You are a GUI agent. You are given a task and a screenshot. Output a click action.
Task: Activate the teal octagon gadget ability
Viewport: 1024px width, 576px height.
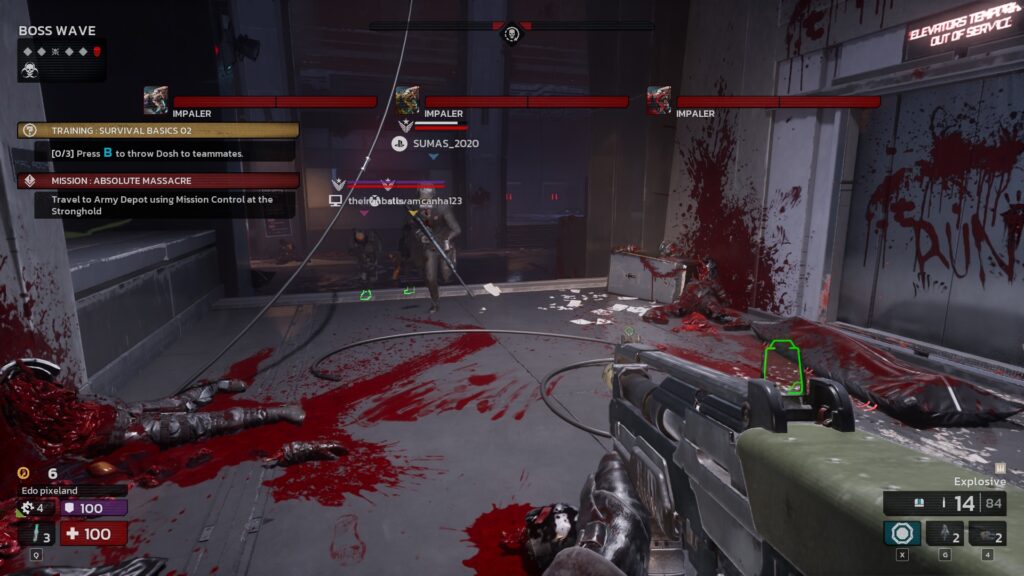tap(902, 533)
